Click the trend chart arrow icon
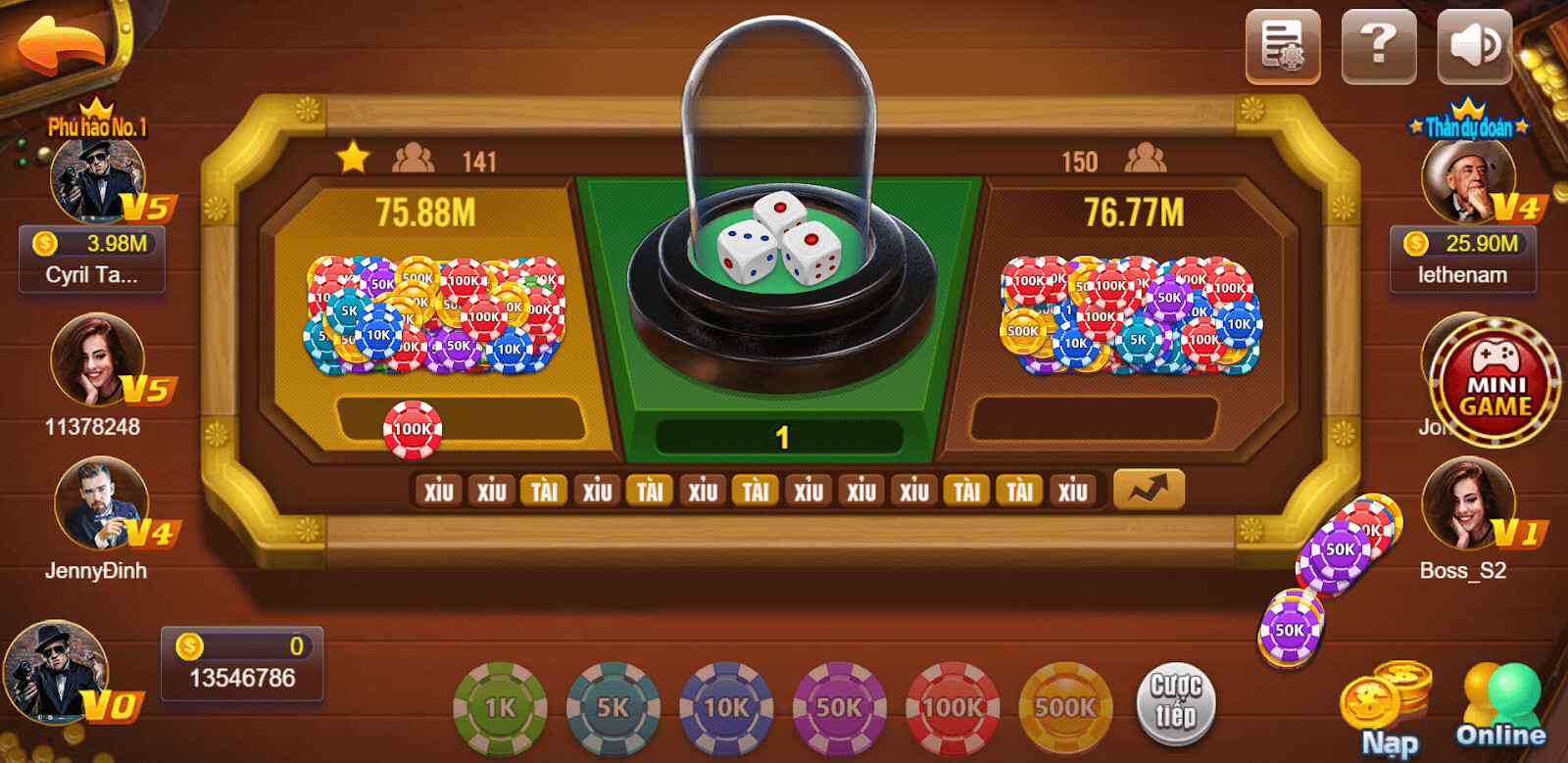This screenshot has height=763, width=1568. (1150, 488)
